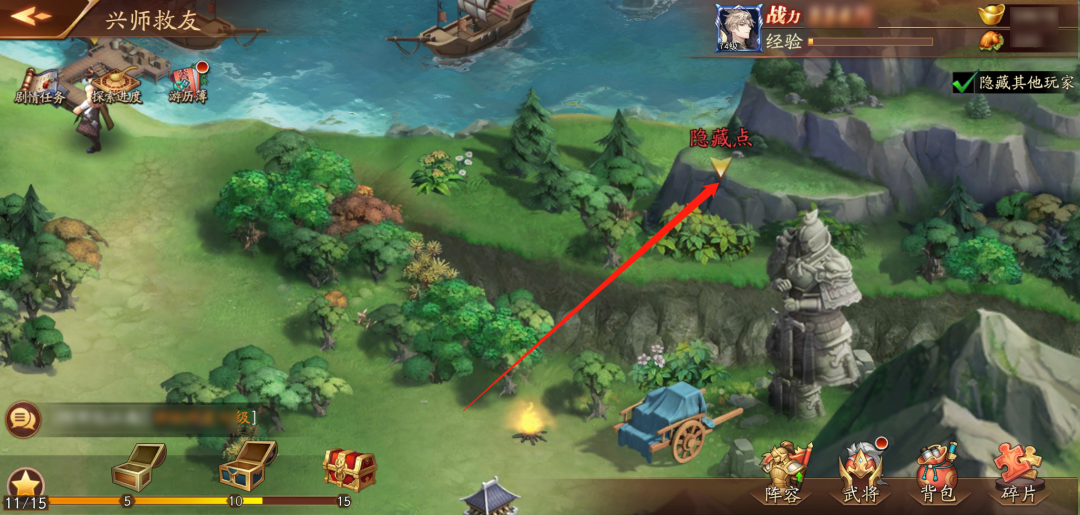Click the player avatar portrait
1080x515 pixels.
pos(739,27)
